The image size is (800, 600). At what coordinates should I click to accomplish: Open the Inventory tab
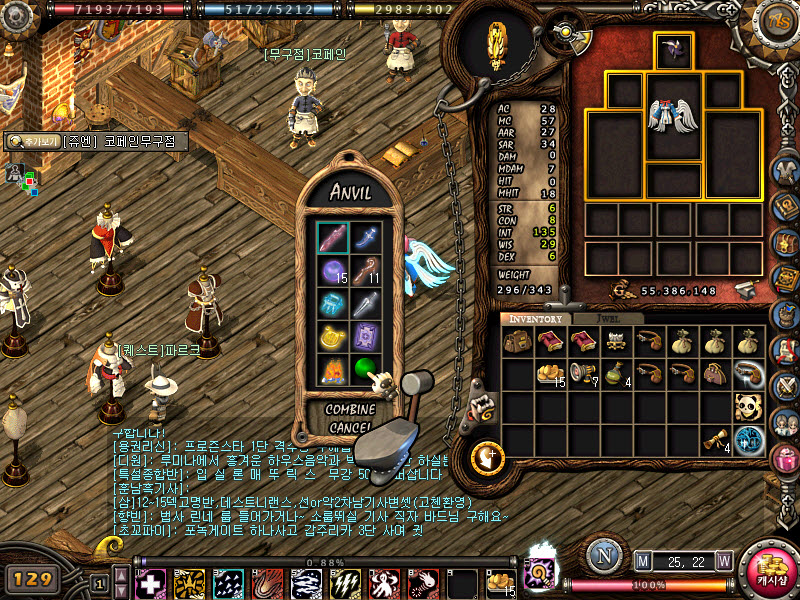click(534, 319)
